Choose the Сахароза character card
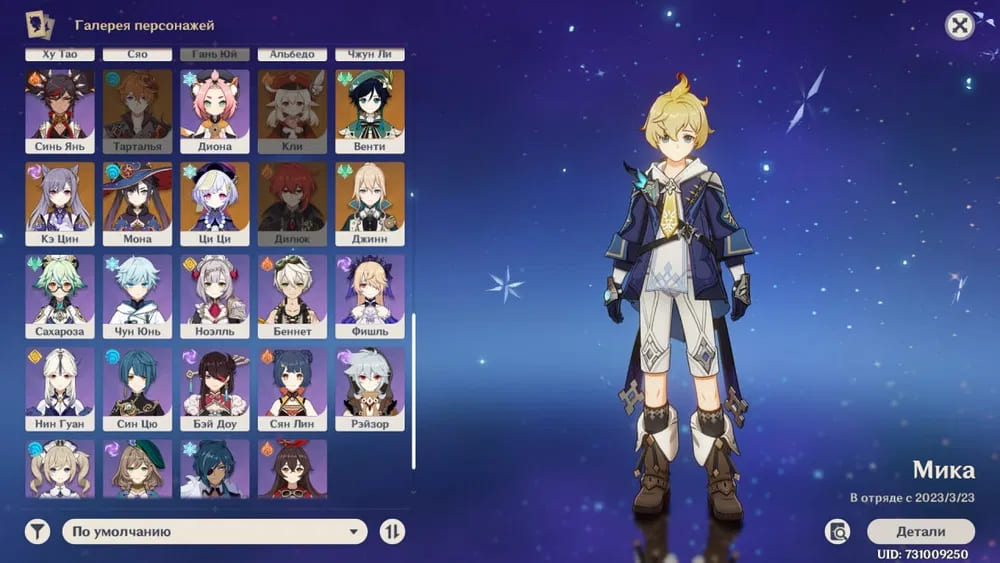The image size is (1000, 563). coord(60,296)
